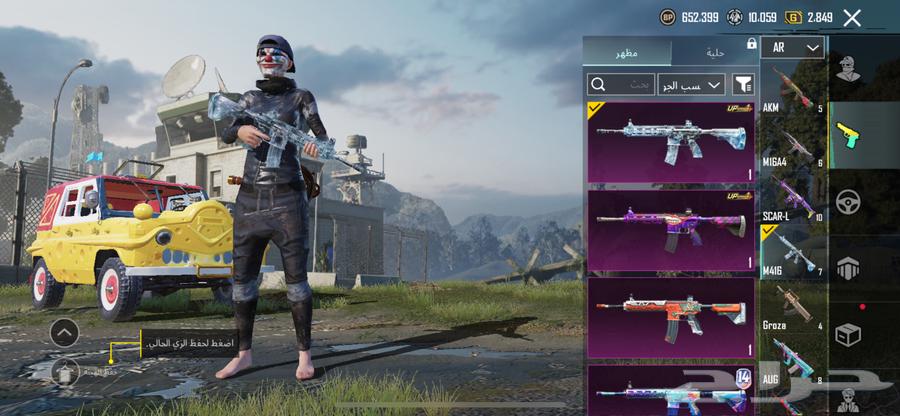Viewport: 900px width, 416px height.
Task: Expand the up-arrow circle button
Action: (64, 332)
